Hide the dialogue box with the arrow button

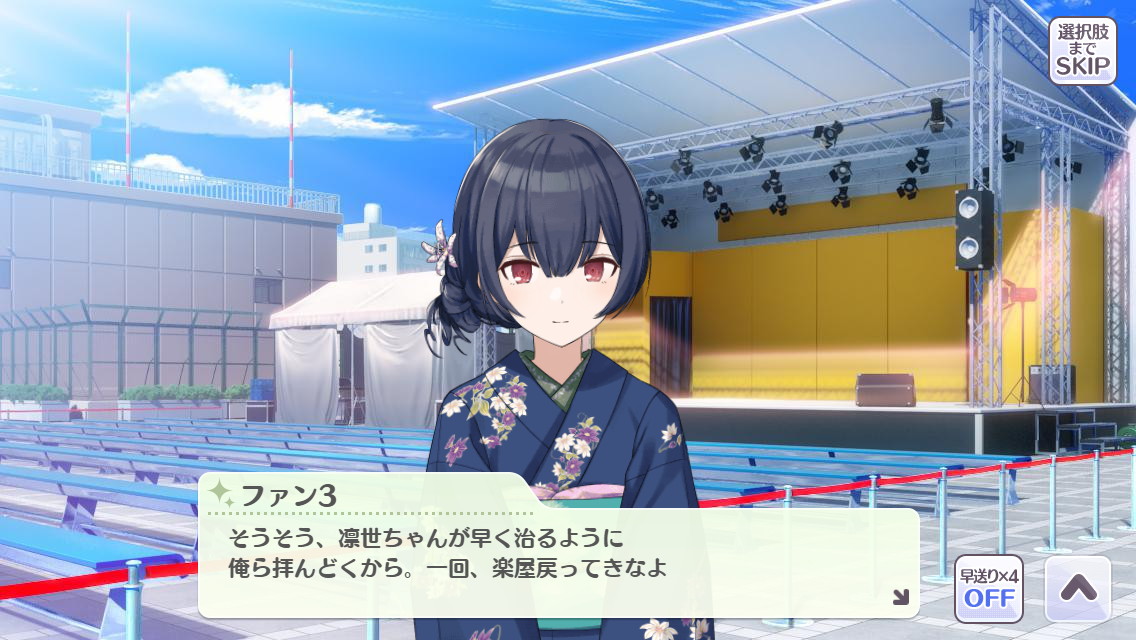[x=1077, y=589]
